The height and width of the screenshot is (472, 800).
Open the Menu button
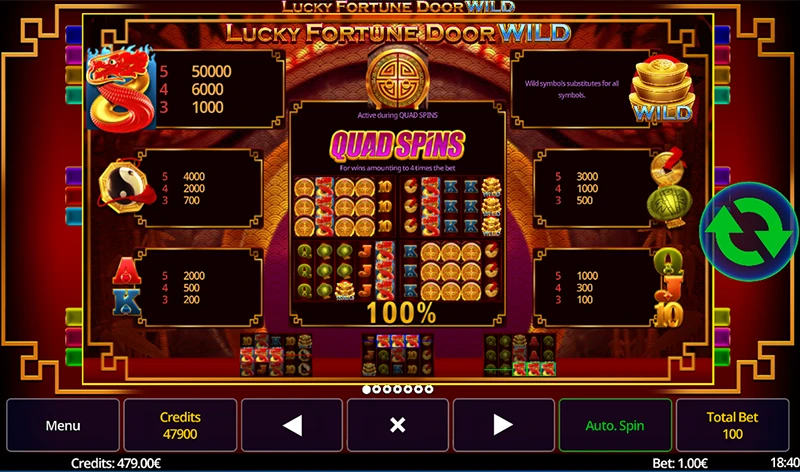click(63, 425)
